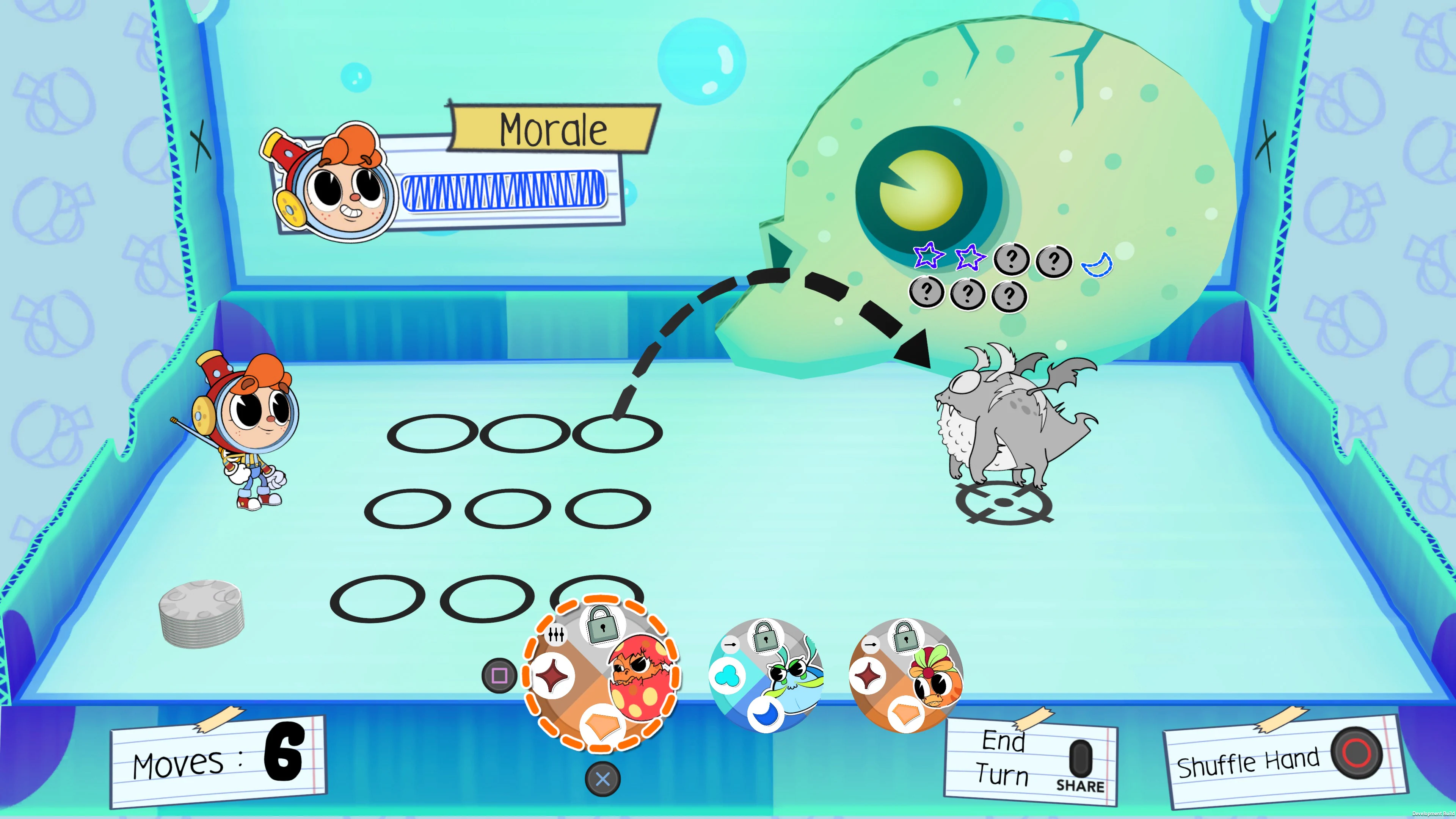Reveal the first hidden question-mark ability

coord(1011,260)
